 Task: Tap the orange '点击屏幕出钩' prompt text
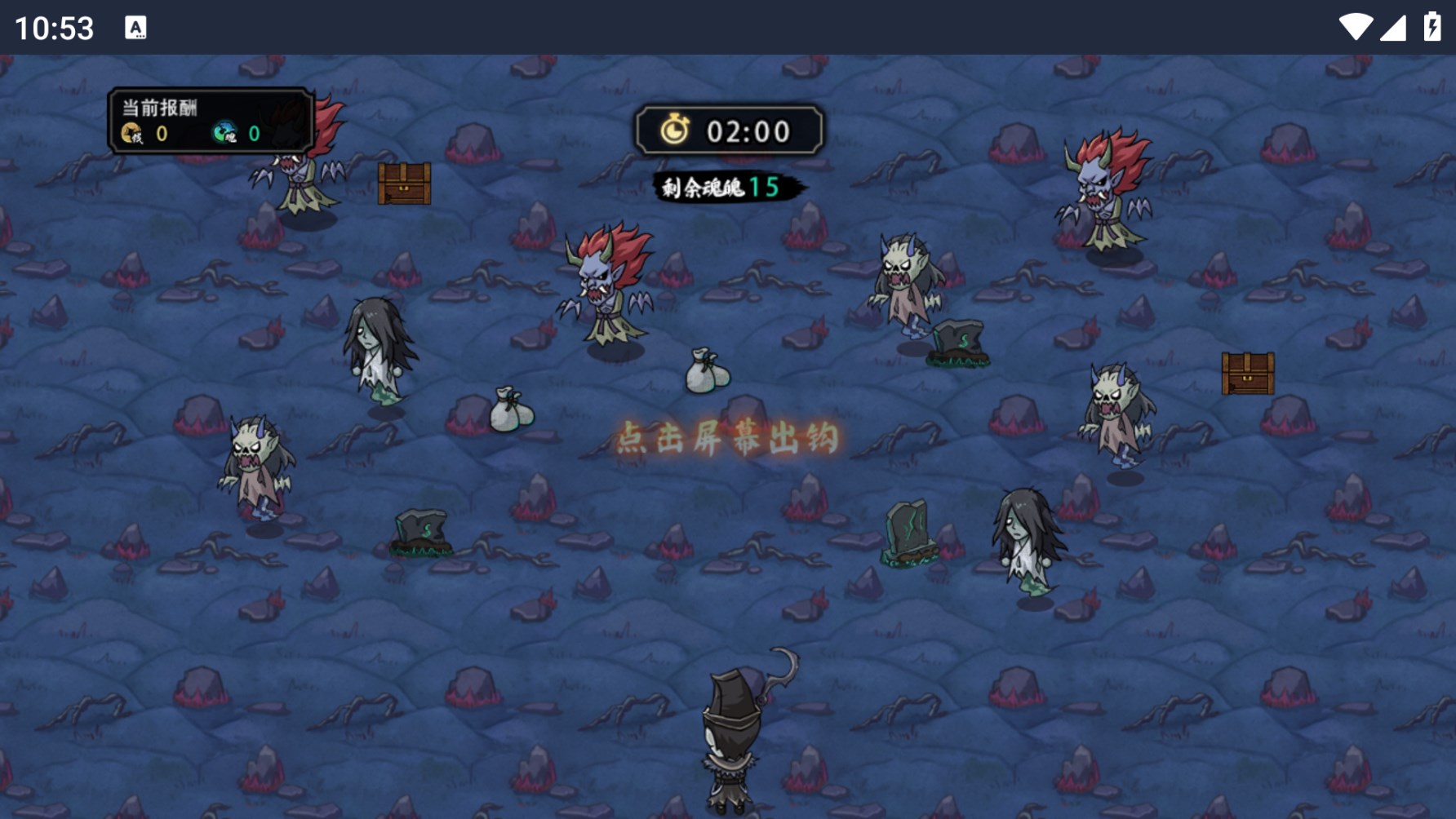pos(727,438)
